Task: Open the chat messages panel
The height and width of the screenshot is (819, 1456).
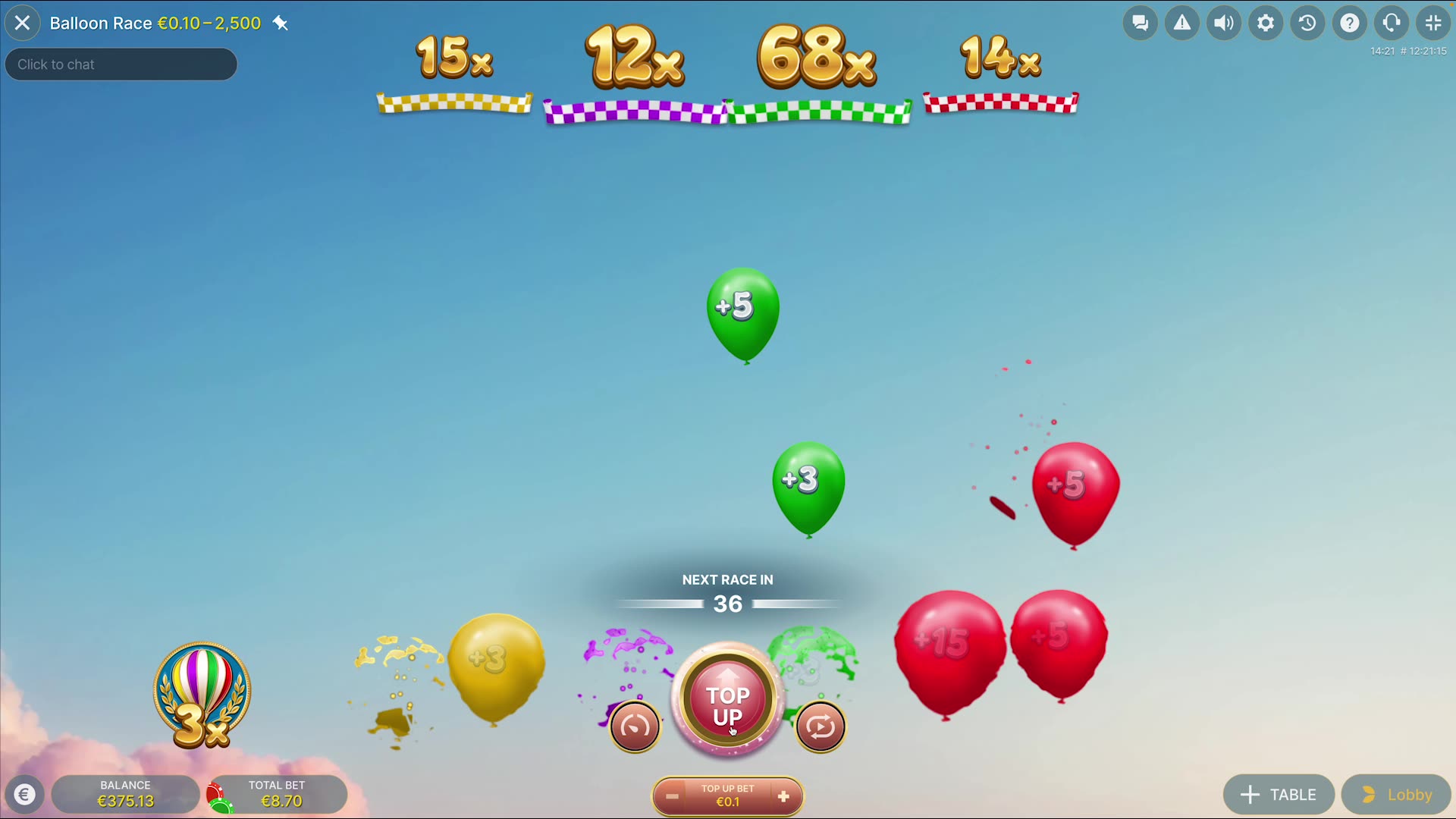Action: (1140, 23)
